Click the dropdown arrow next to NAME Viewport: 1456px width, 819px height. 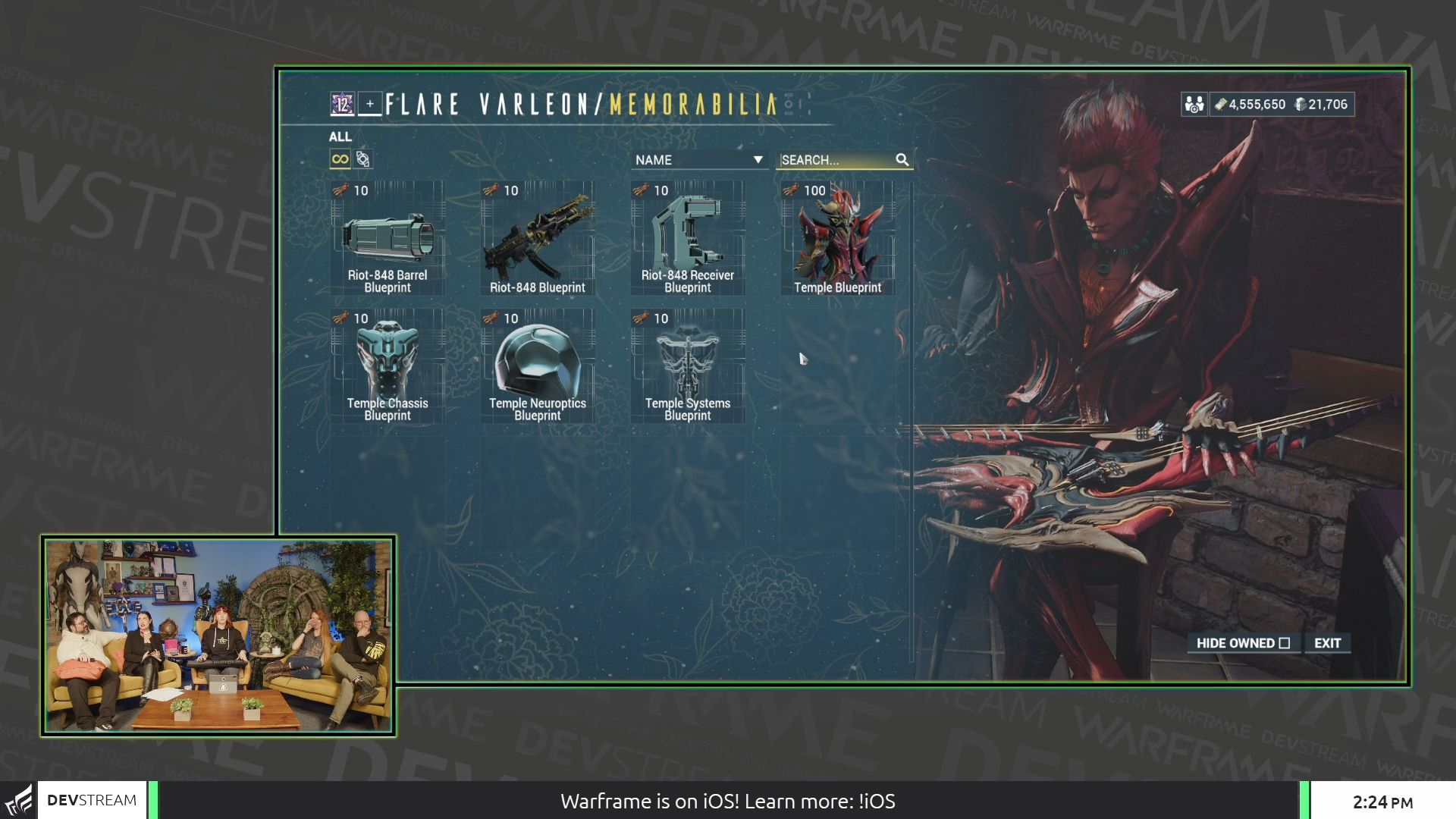click(x=758, y=159)
